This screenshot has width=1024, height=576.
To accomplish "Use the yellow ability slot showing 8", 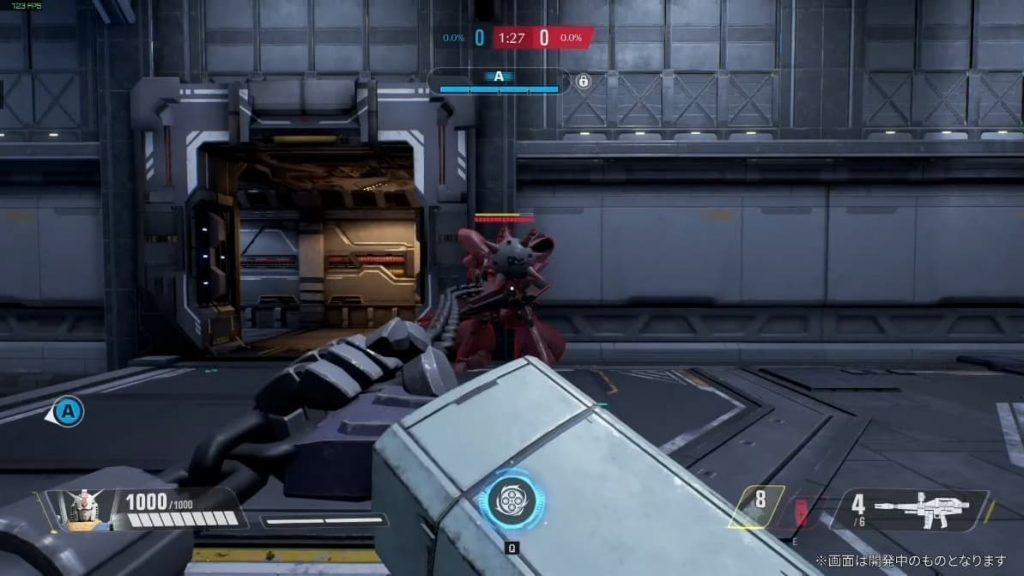I will (x=757, y=506).
